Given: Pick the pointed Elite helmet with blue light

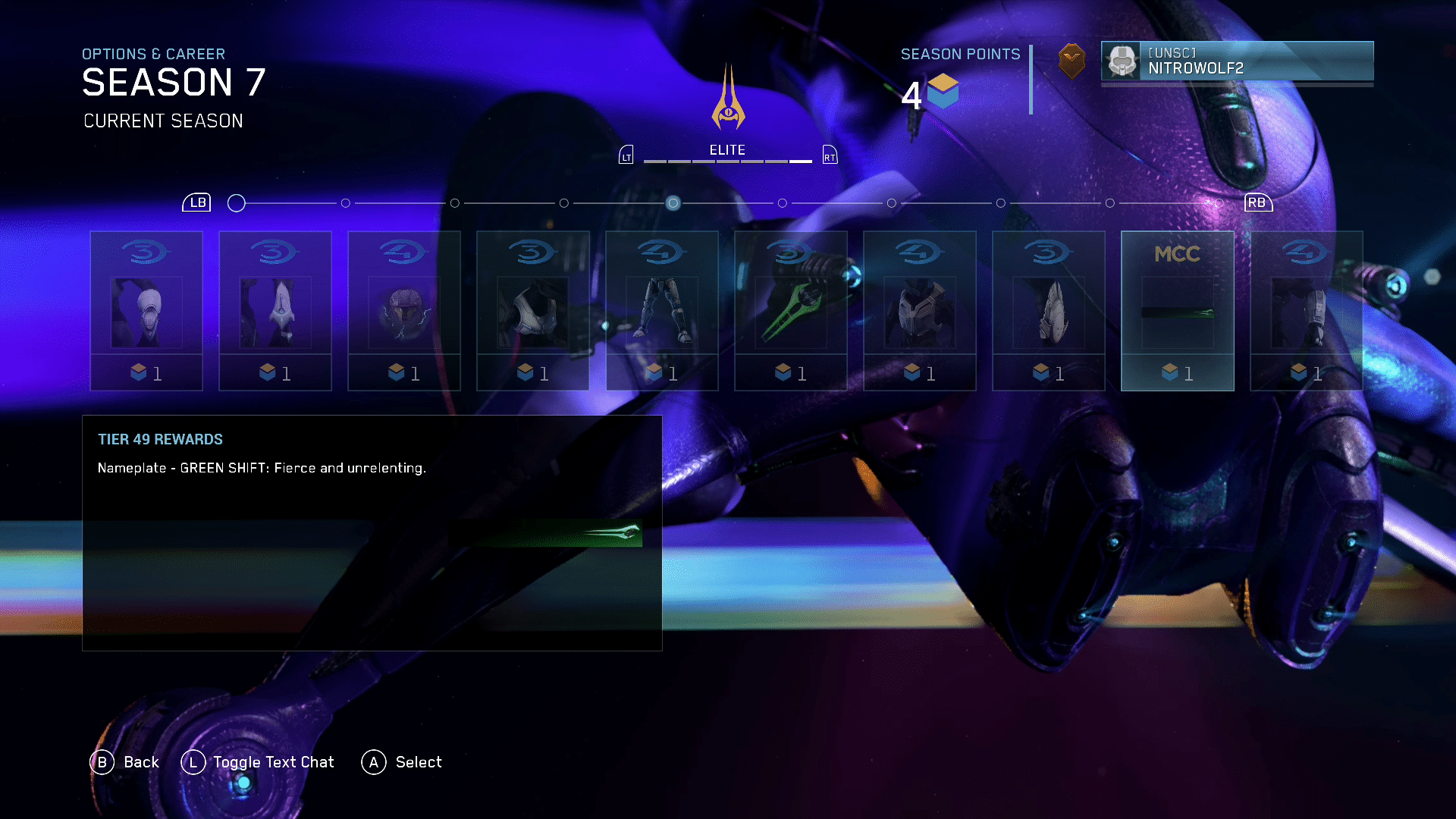Looking at the screenshot, I should pos(275,311).
